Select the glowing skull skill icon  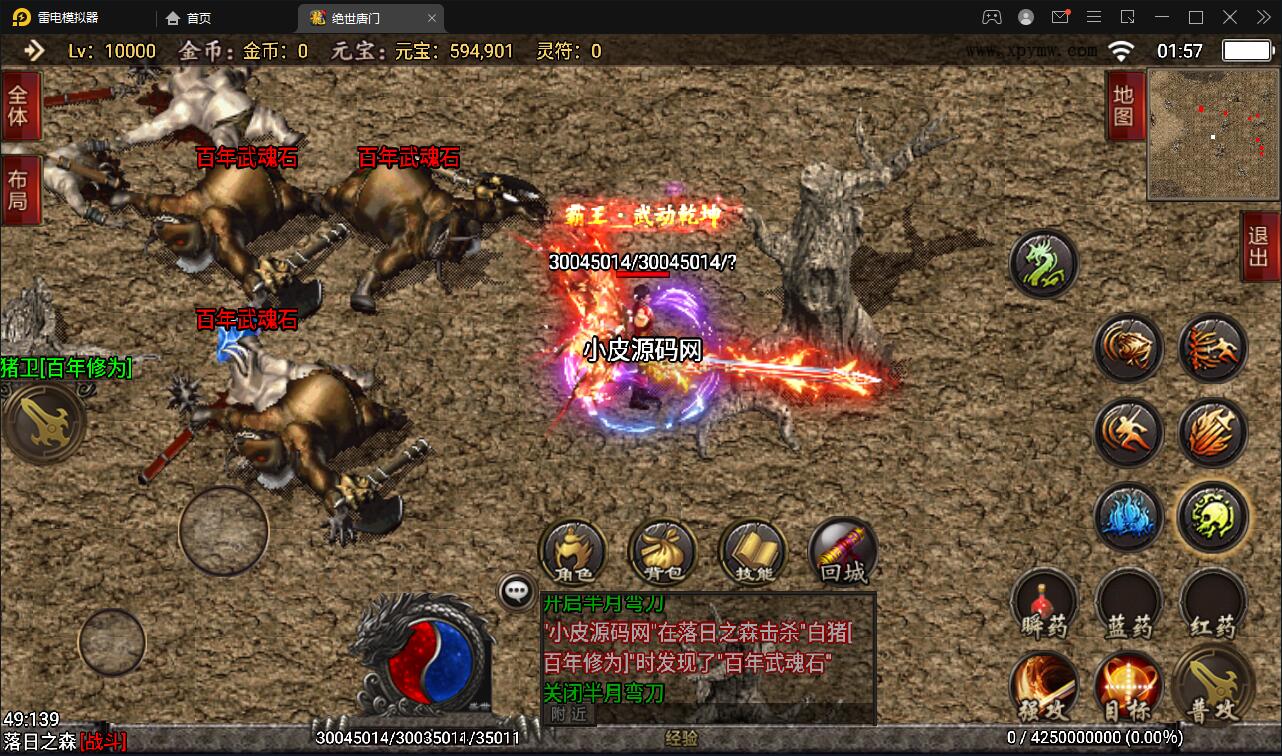click(1212, 517)
